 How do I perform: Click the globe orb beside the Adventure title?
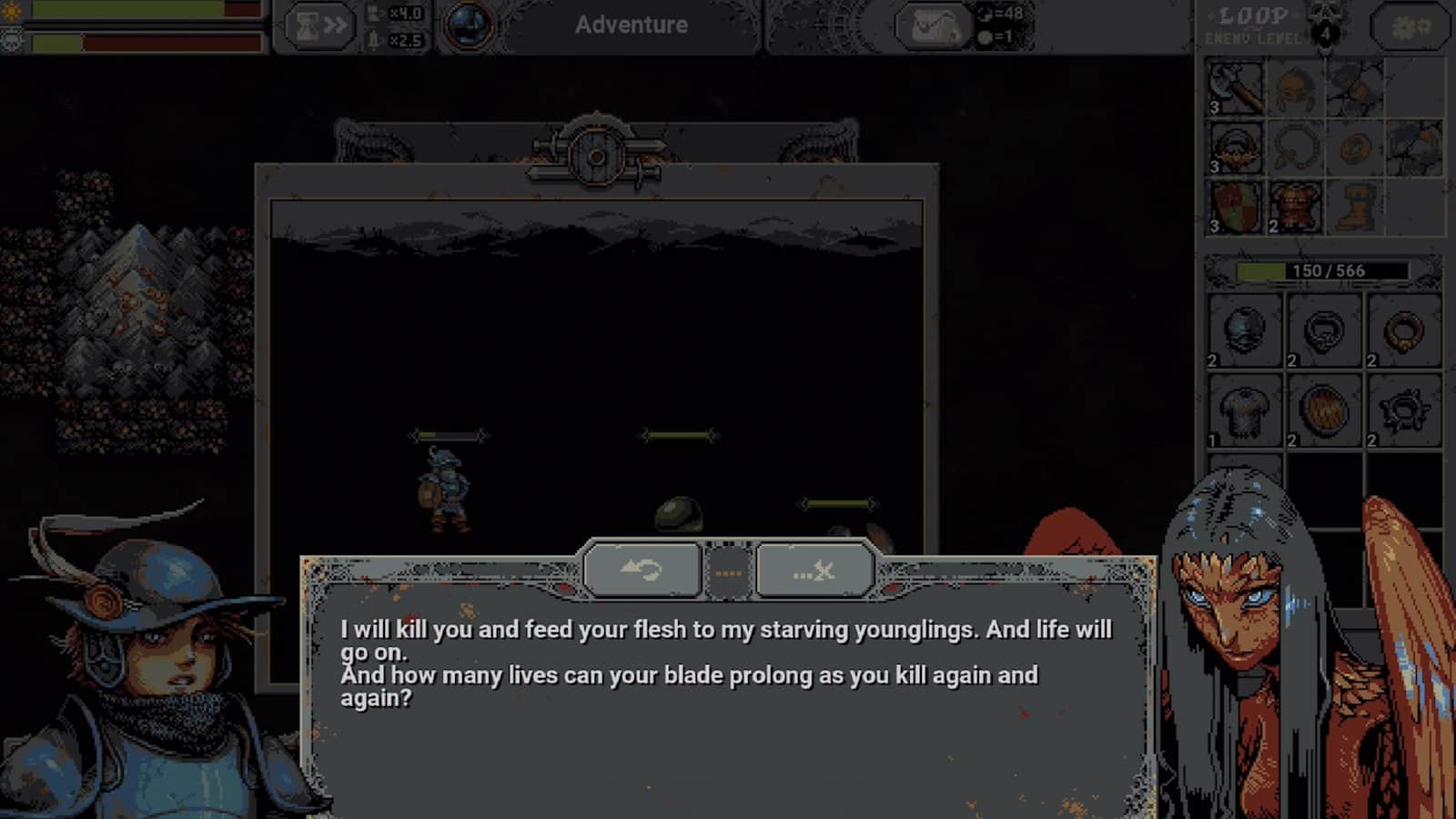467,25
